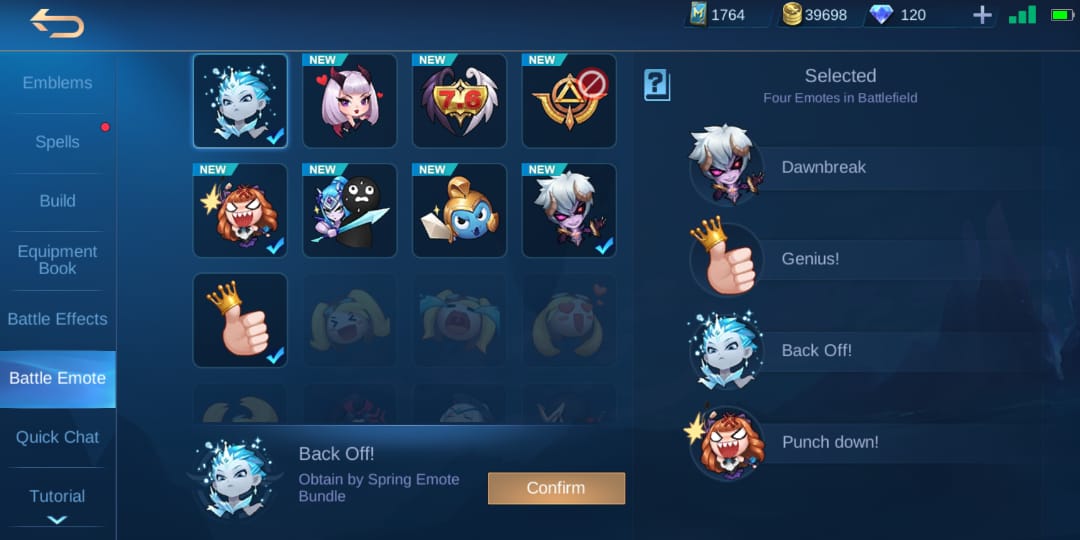Image resolution: width=1080 pixels, height=540 pixels.
Task: Choose the 7.8 winged badge emote
Action: pos(460,101)
